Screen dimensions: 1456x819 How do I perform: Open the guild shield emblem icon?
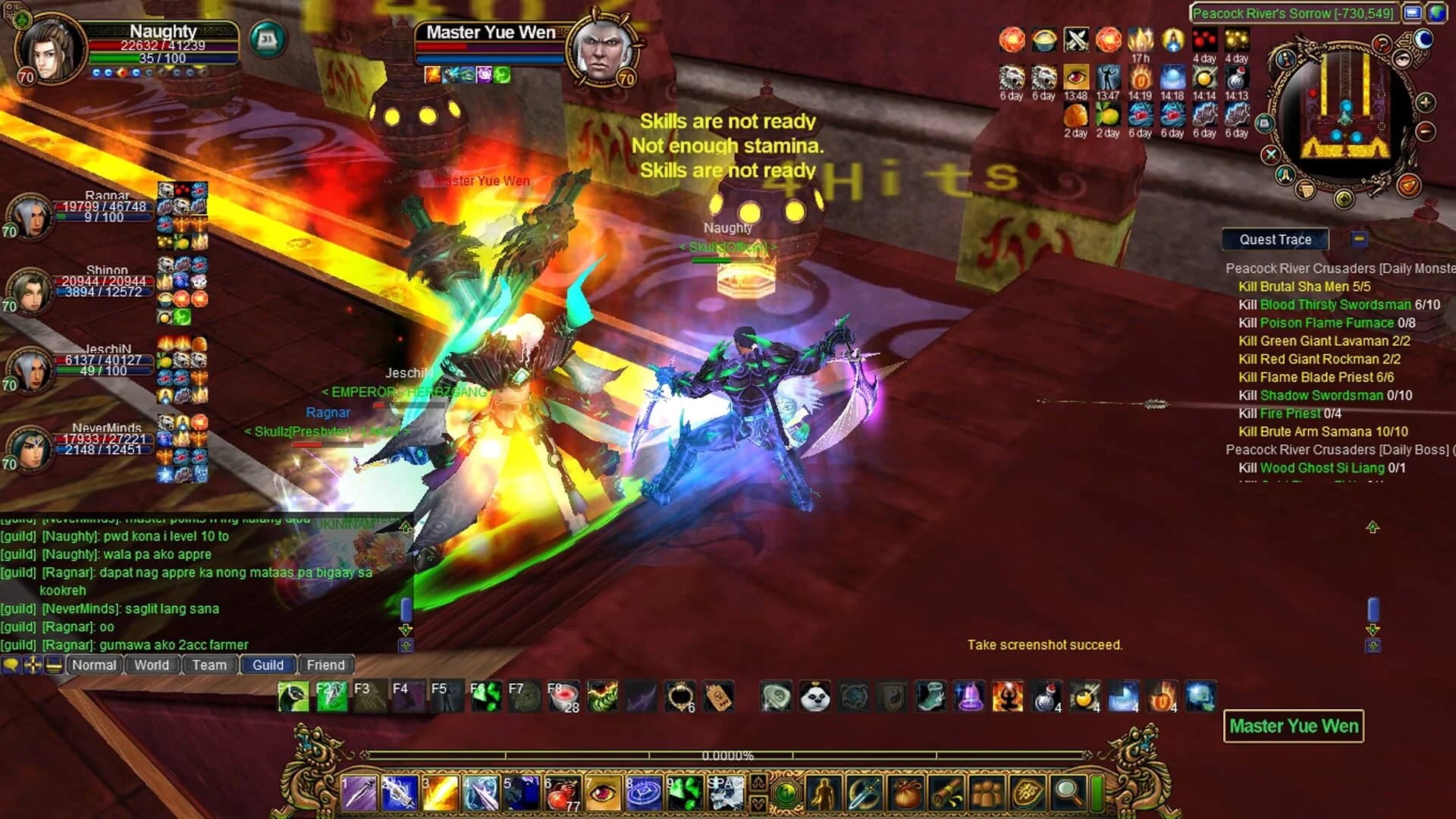[x=1028, y=792]
